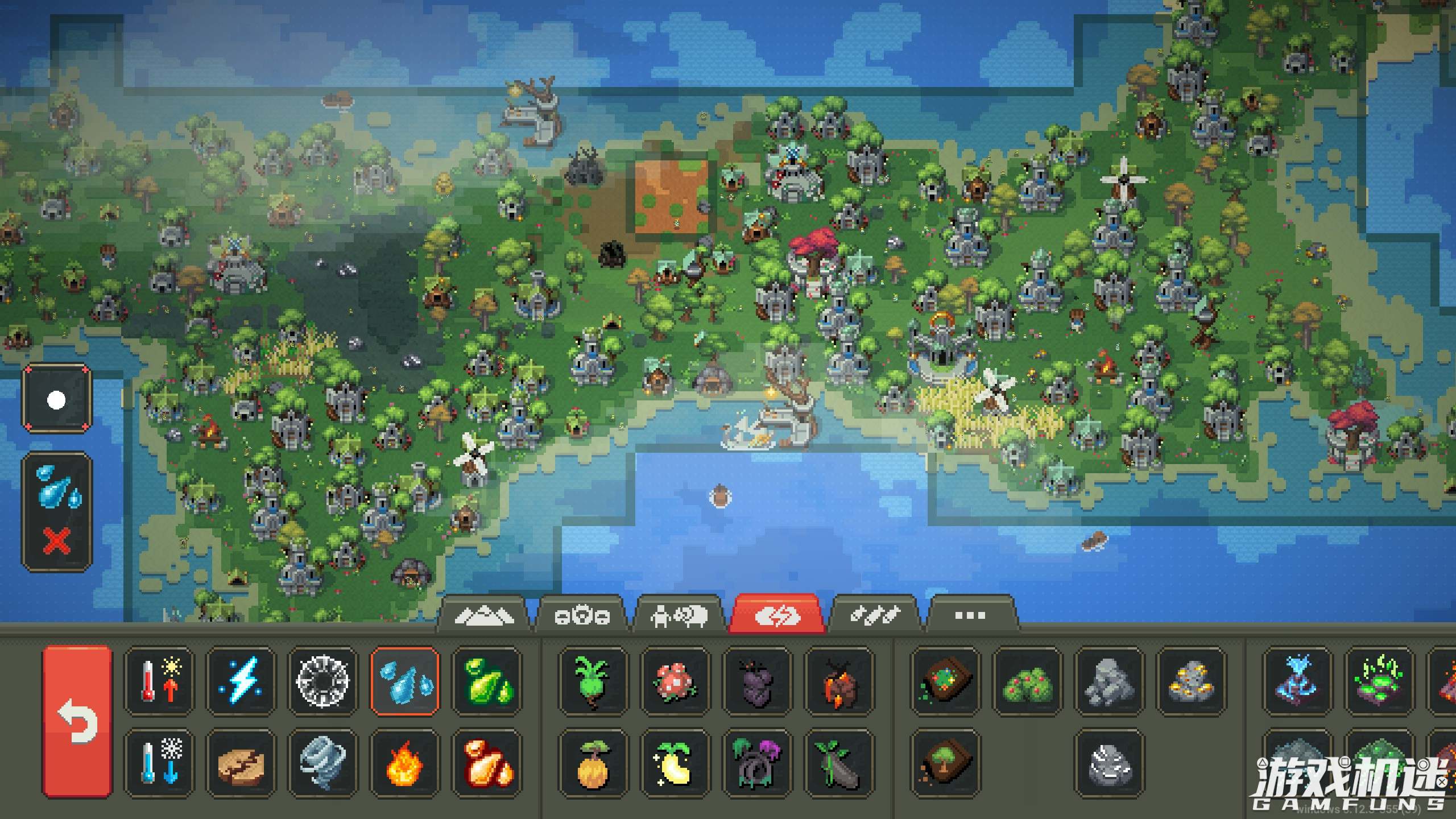Viewport: 1456px width, 819px height.
Task: Click the red back arrow button
Action: pyautogui.click(x=77, y=721)
